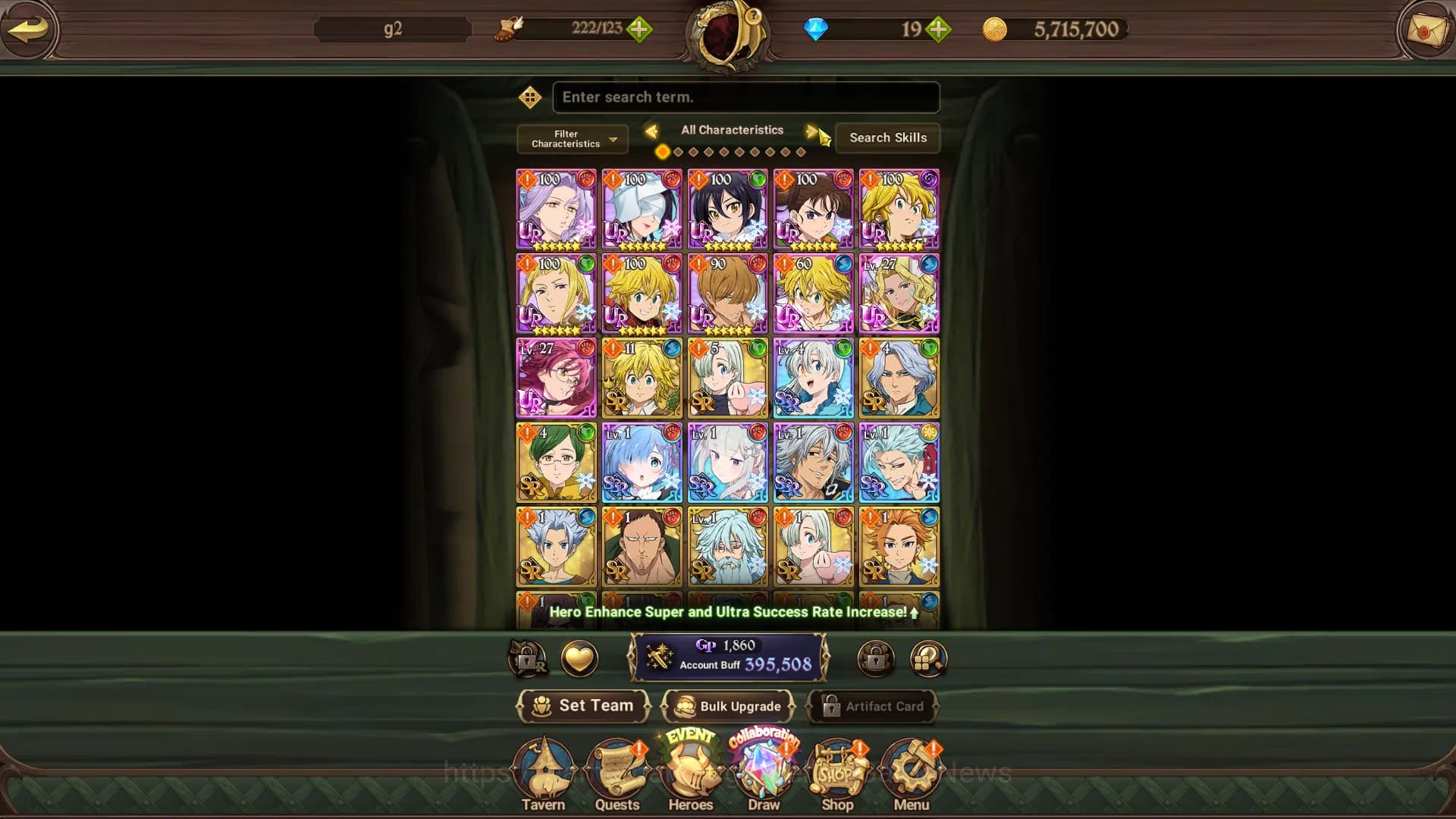Click the Enter search term field
This screenshot has height=819, width=1456.
[x=746, y=97]
